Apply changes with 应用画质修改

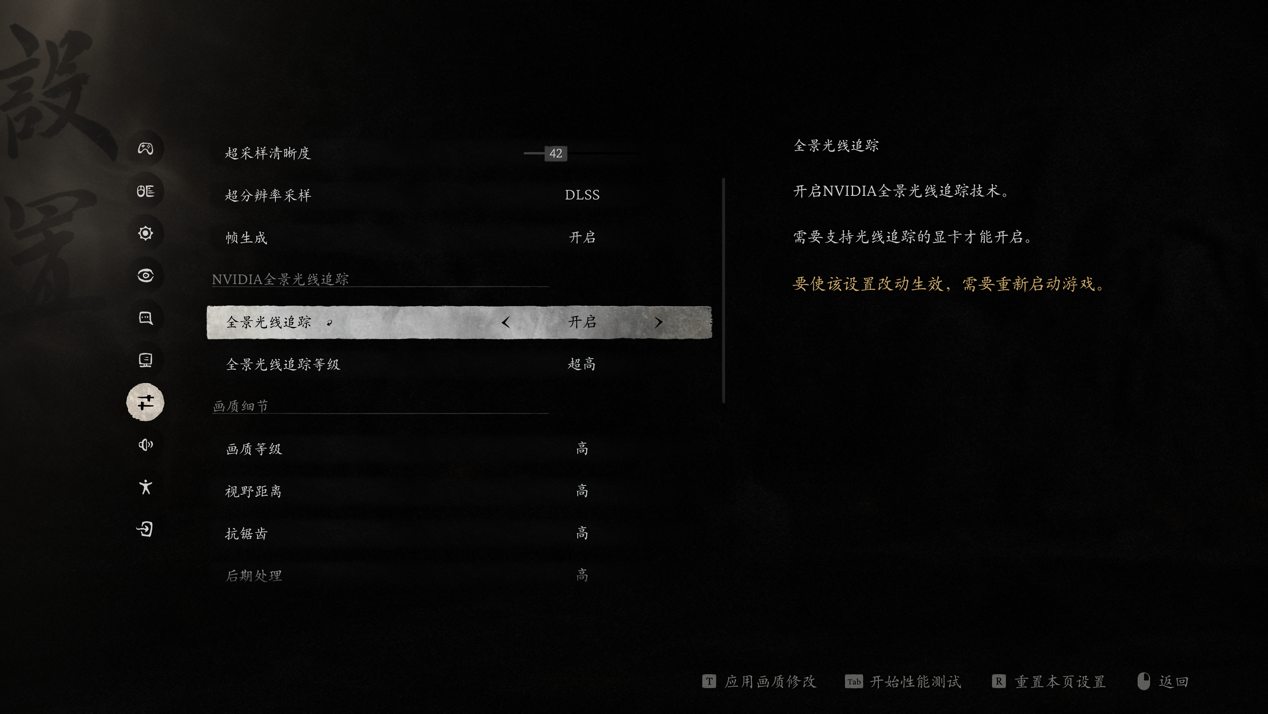click(x=760, y=682)
